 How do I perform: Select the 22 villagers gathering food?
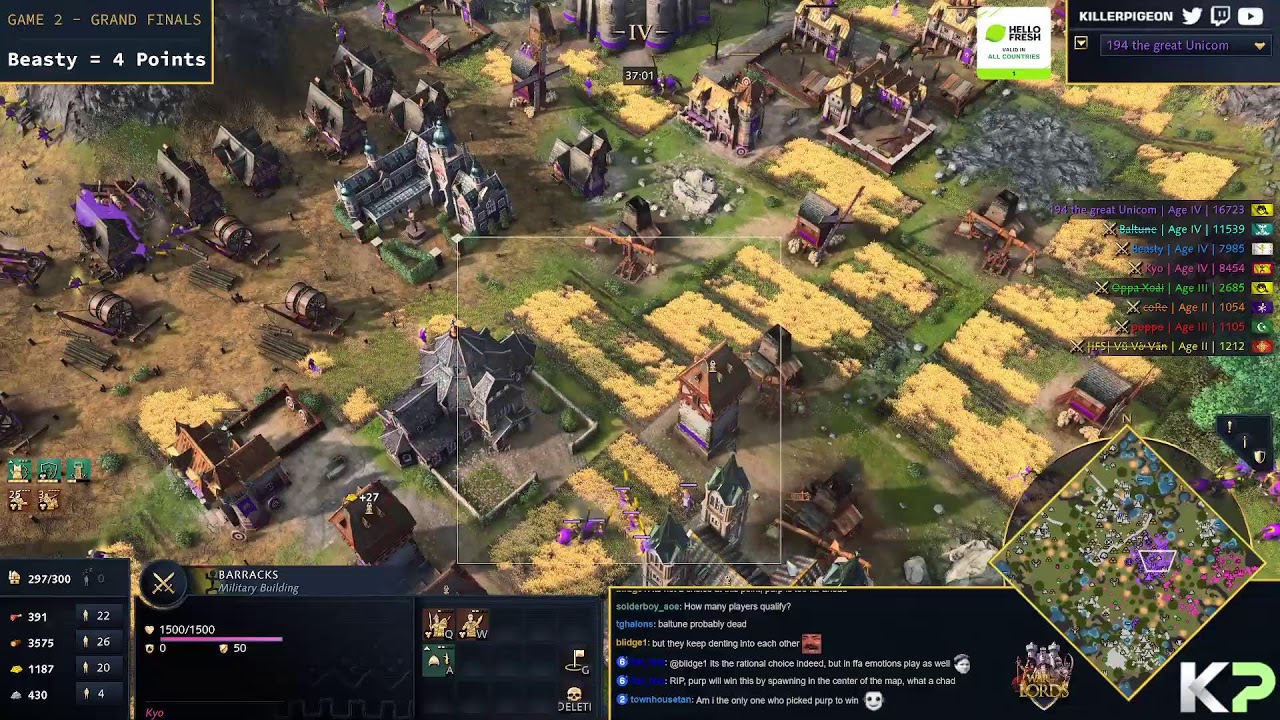(x=95, y=616)
